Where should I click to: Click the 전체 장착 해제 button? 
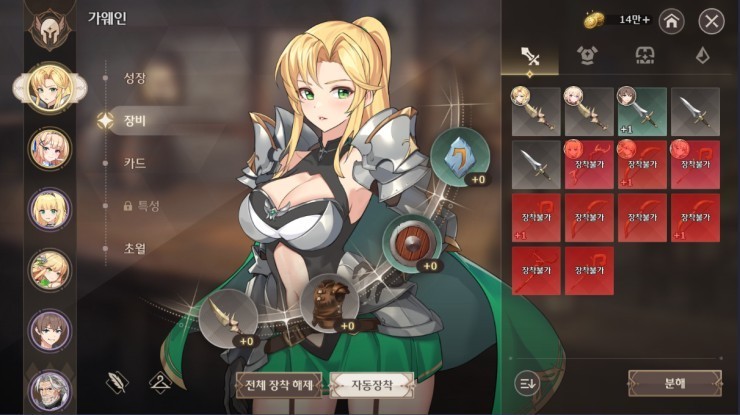tap(279, 385)
